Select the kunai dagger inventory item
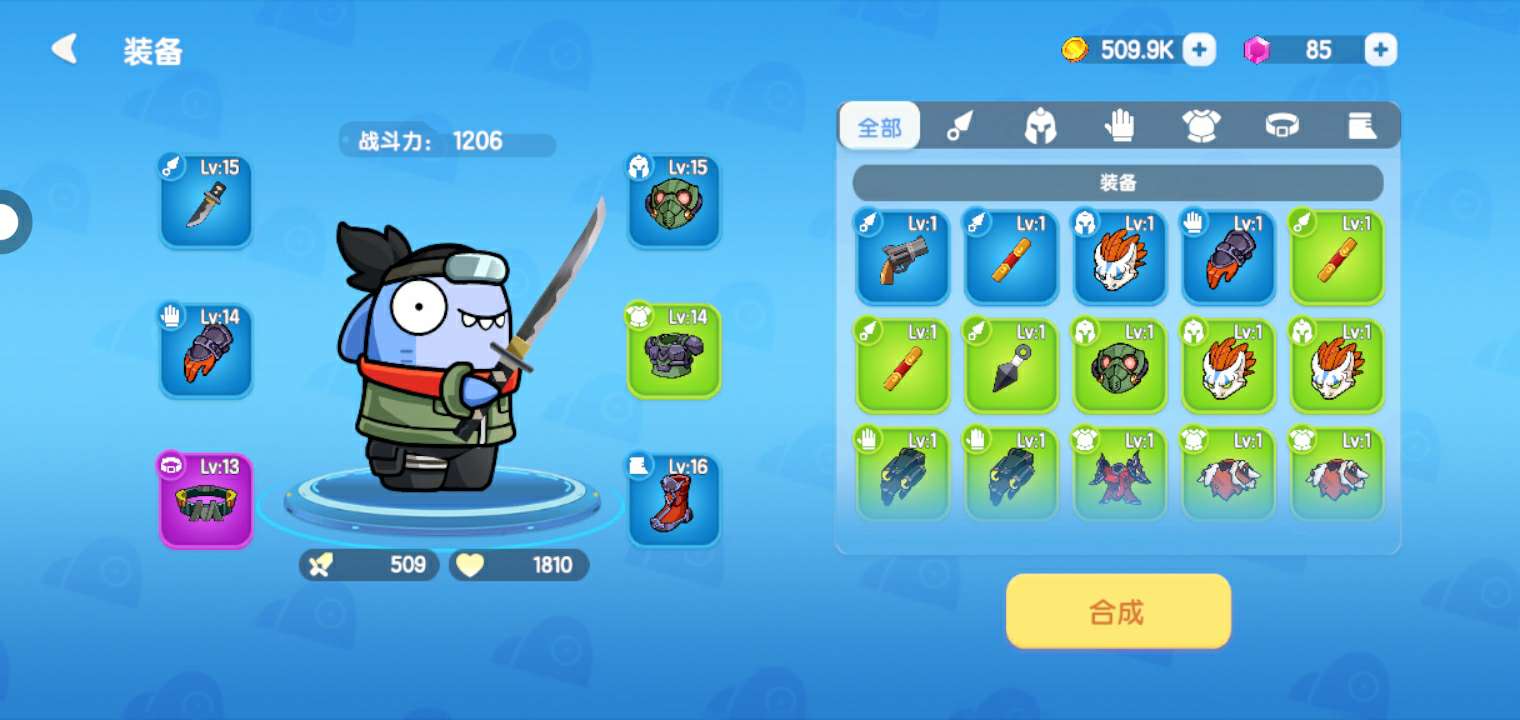This screenshot has width=1520, height=720. (1011, 366)
